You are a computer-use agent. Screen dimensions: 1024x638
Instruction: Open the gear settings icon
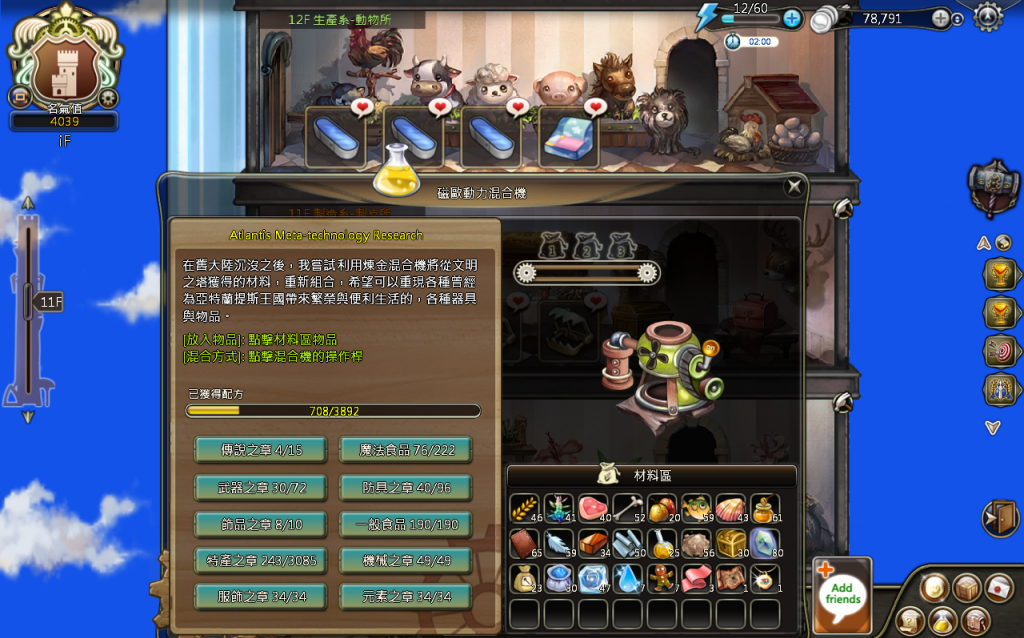988,16
